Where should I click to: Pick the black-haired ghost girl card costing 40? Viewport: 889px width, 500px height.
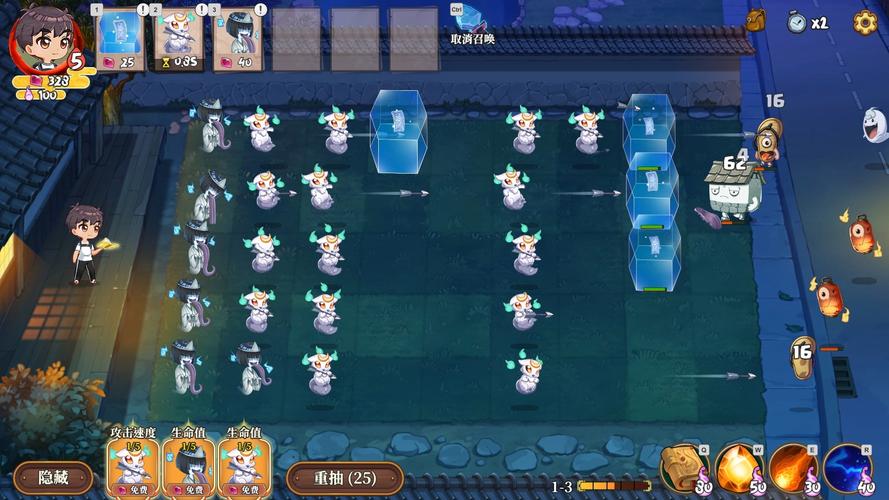pos(240,40)
